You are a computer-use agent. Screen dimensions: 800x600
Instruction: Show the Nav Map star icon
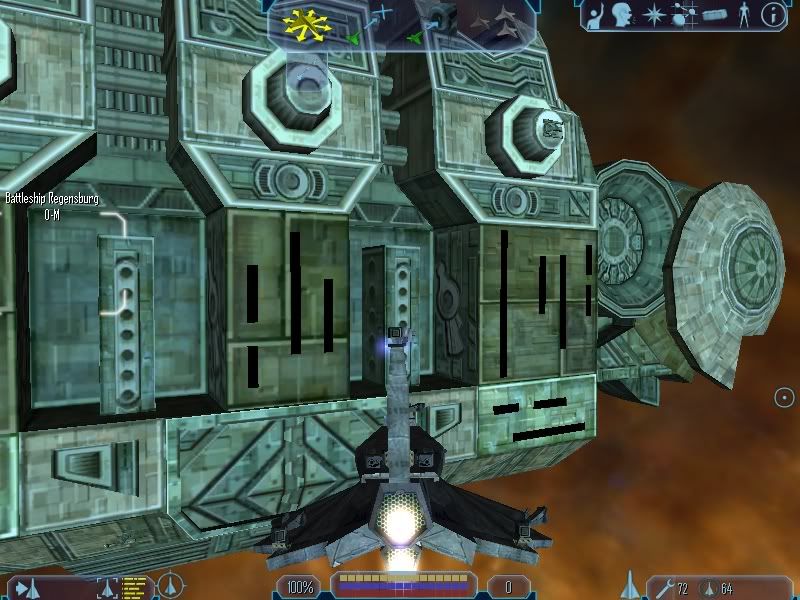pos(653,14)
